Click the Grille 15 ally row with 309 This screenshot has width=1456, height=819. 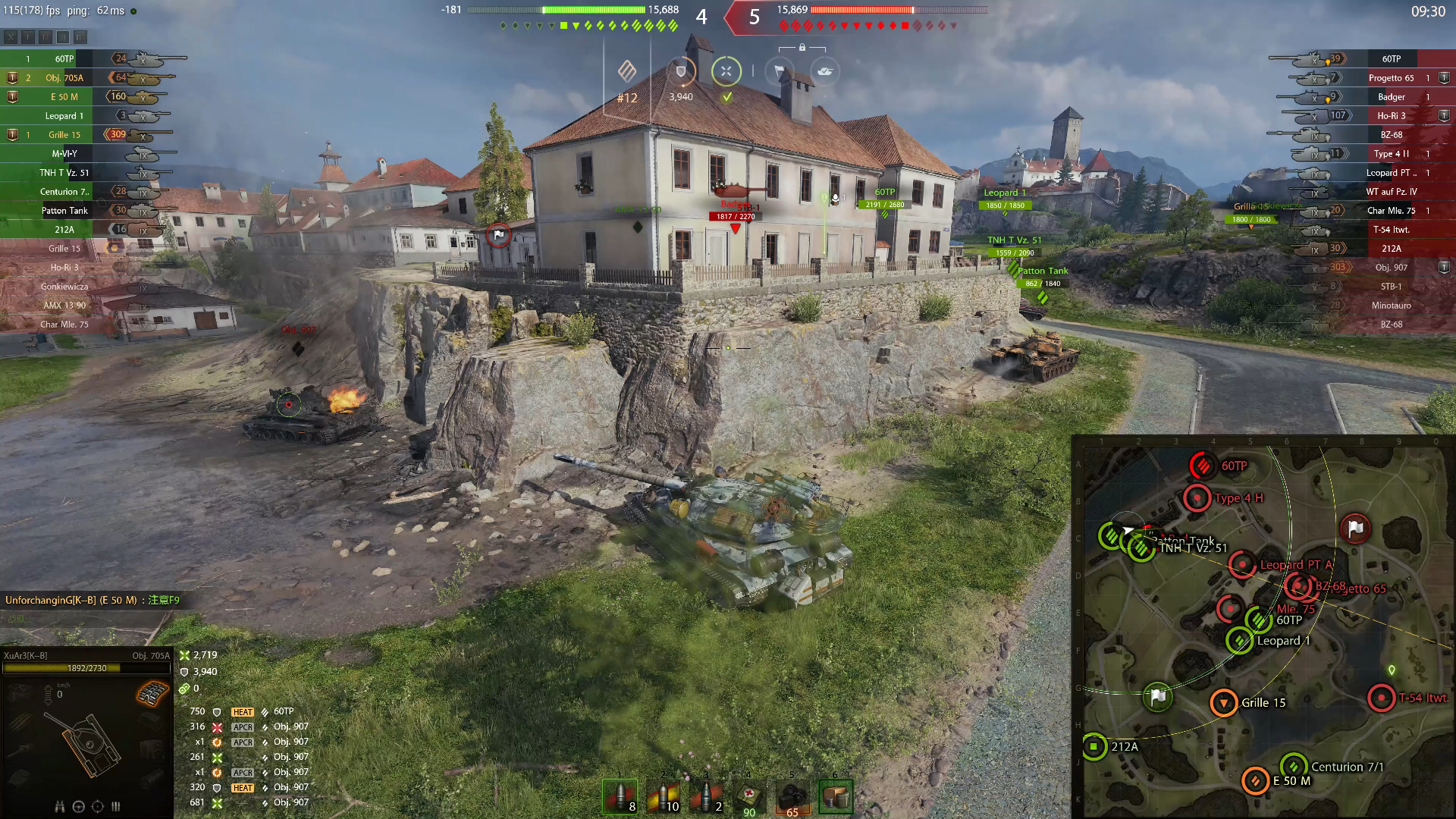pos(64,135)
